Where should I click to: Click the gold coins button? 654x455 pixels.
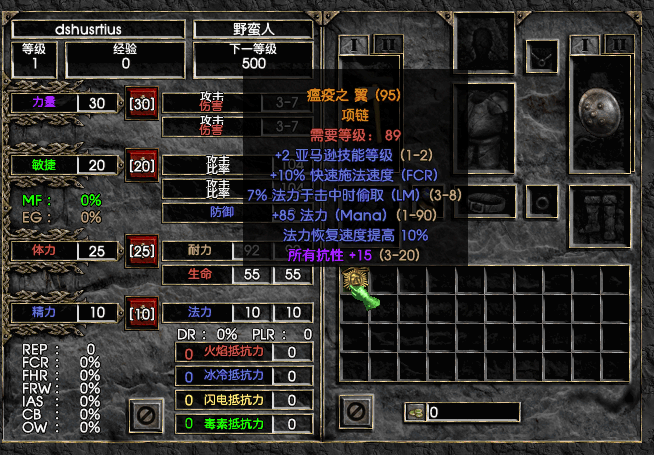click(415, 412)
